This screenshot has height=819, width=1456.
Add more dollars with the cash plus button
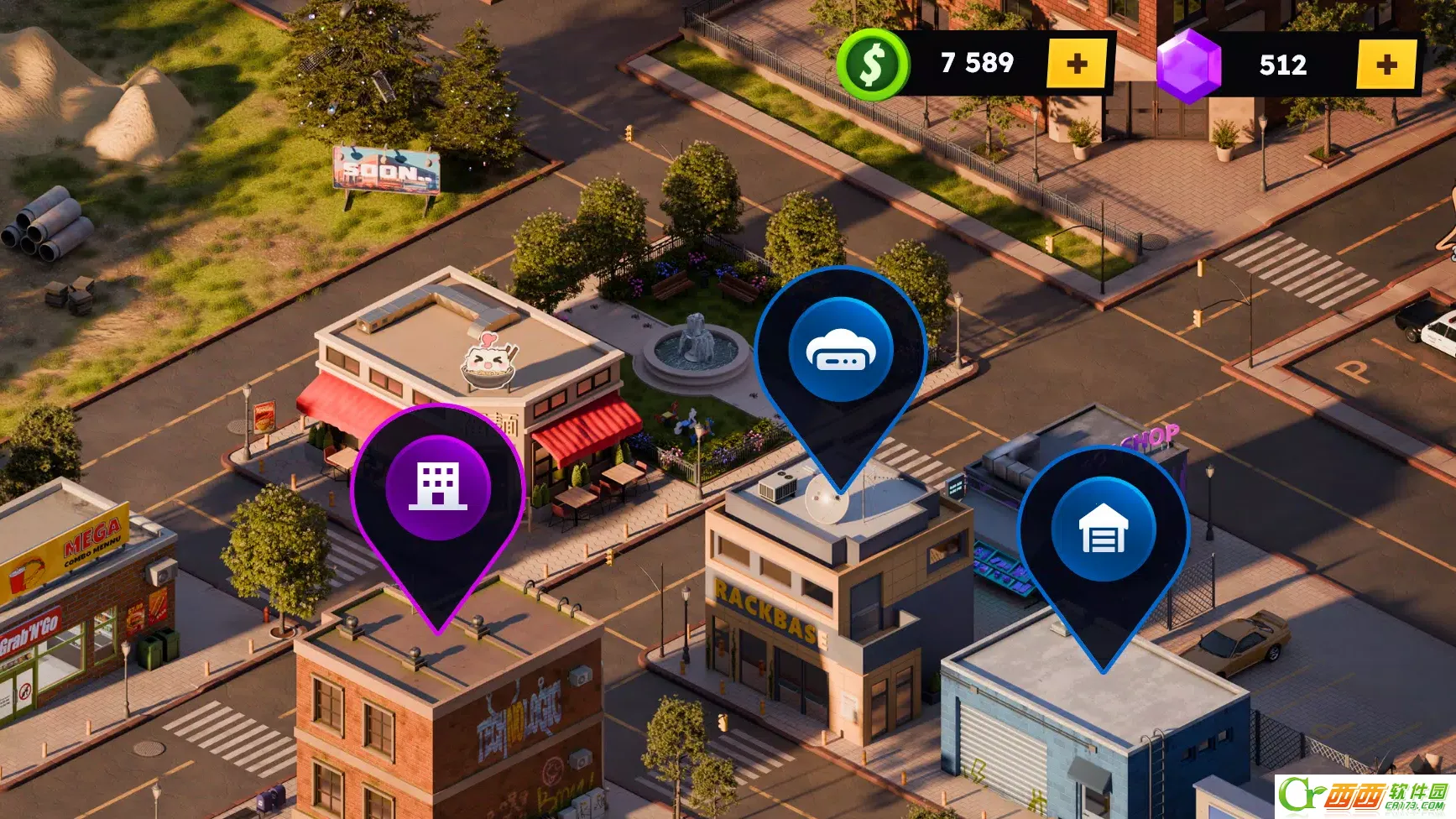(1077, 64)
